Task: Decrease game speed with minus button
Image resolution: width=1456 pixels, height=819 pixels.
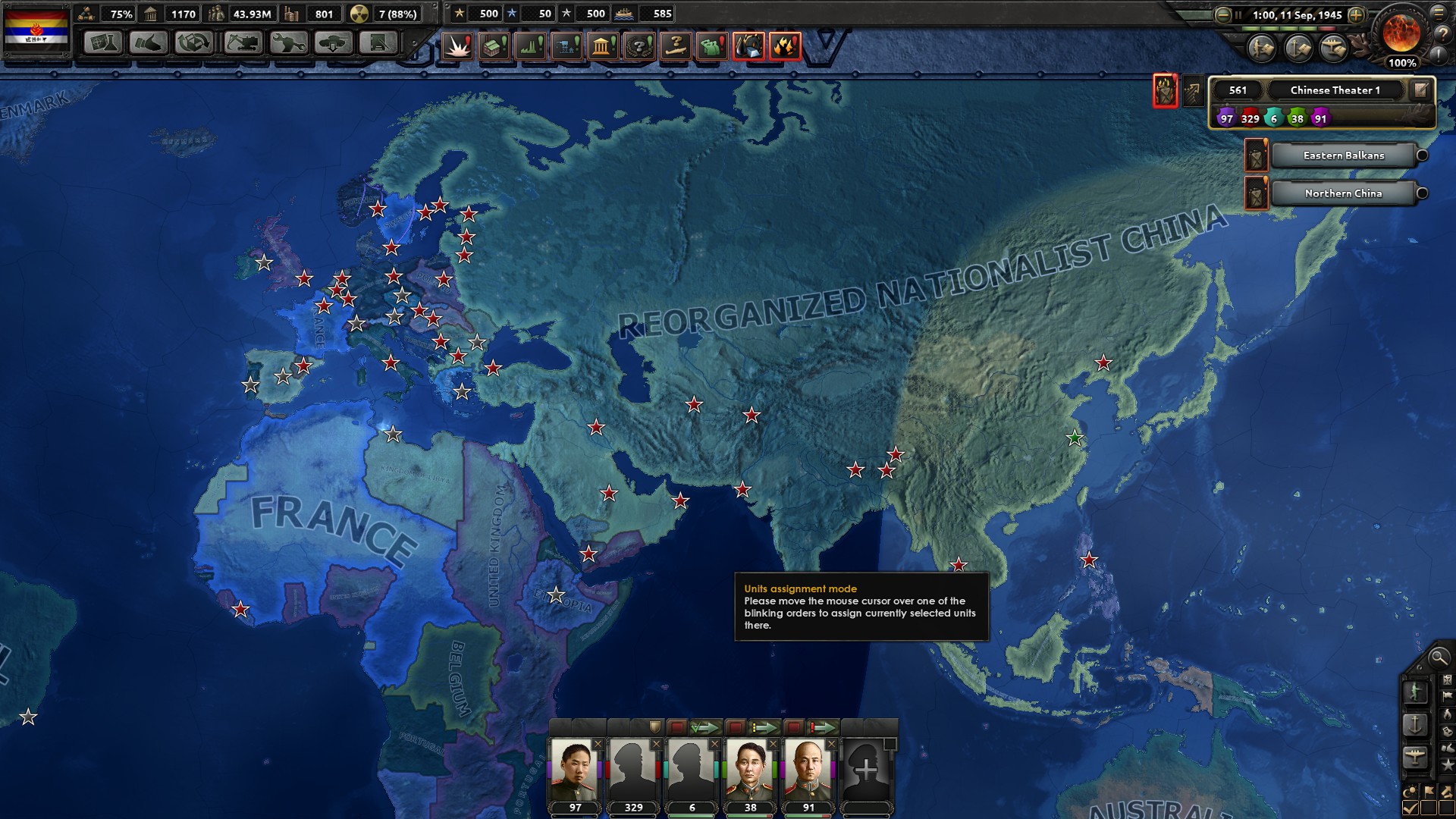Action: (x=1222, y=15)
